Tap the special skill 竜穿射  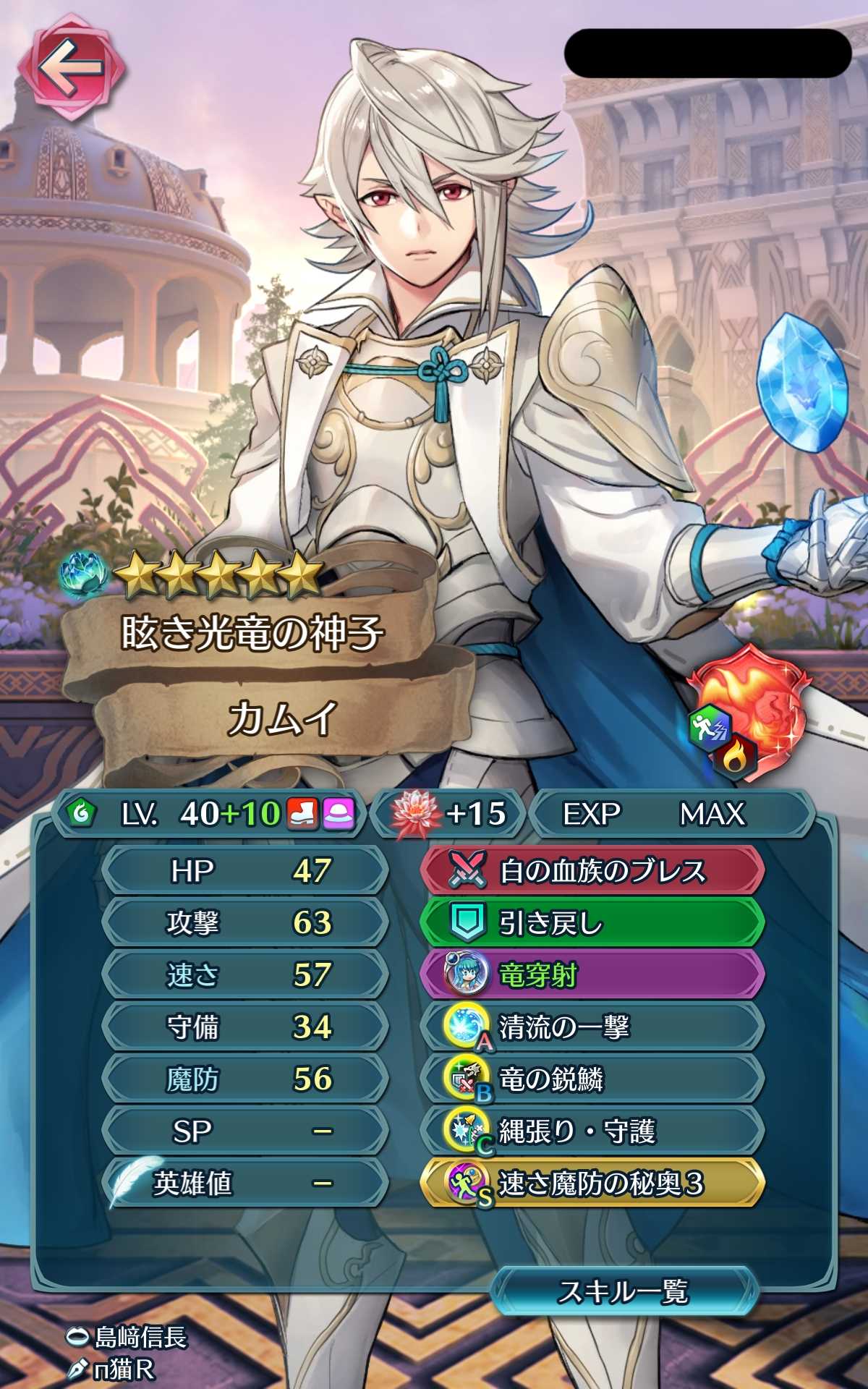[592, 975]
